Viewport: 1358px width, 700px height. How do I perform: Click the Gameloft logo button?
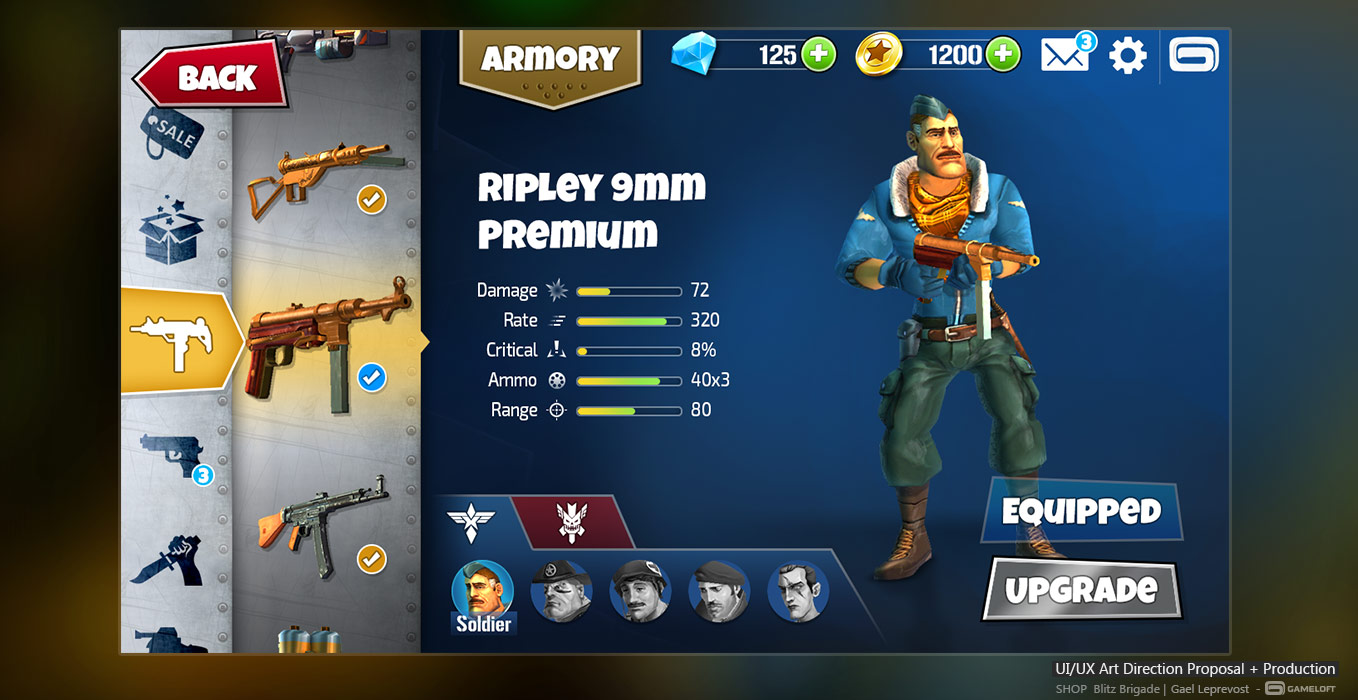(x=1195, y=55)
